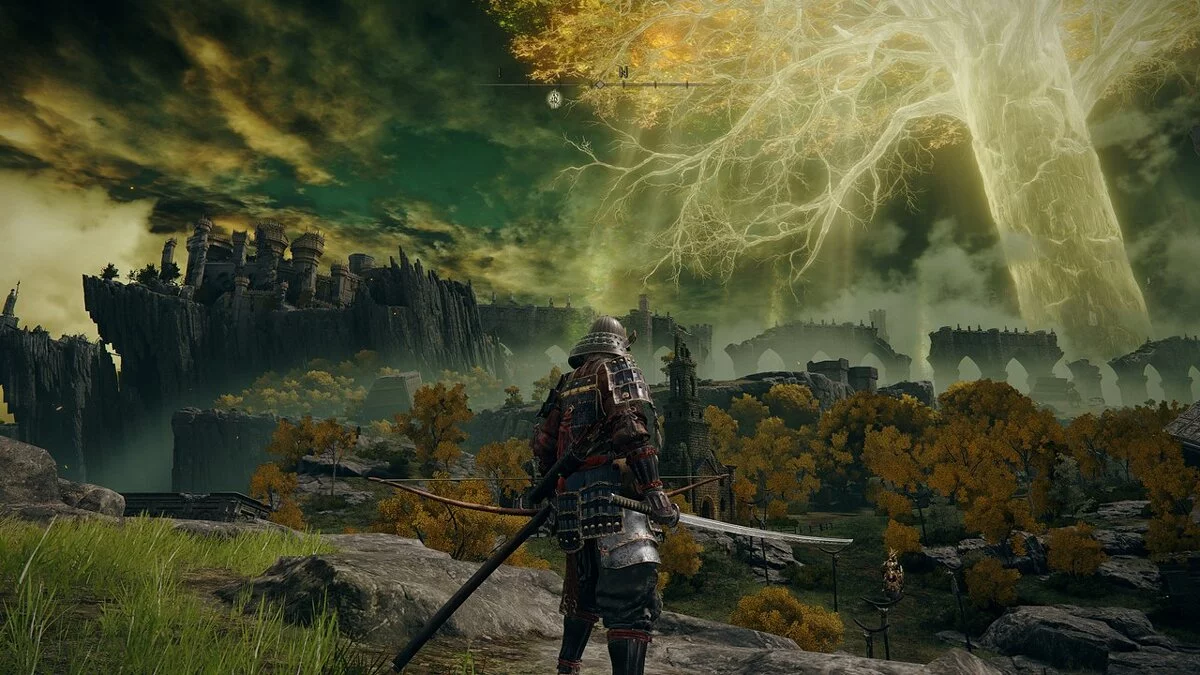Click the compass bar at the top
This screenshot has width=1200, height=675.
598,84
